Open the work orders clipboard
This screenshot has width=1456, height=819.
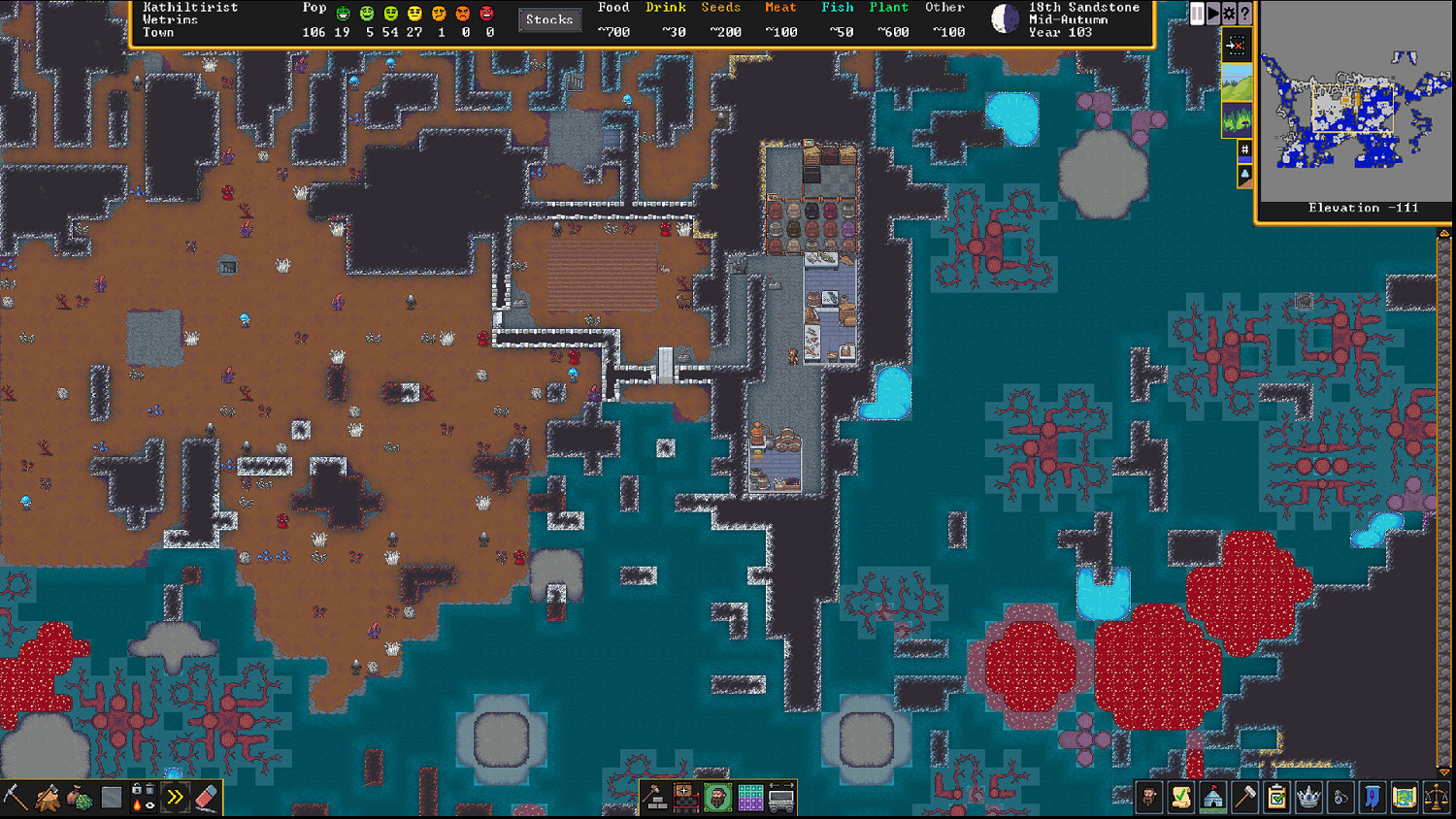pos(1277,797)
